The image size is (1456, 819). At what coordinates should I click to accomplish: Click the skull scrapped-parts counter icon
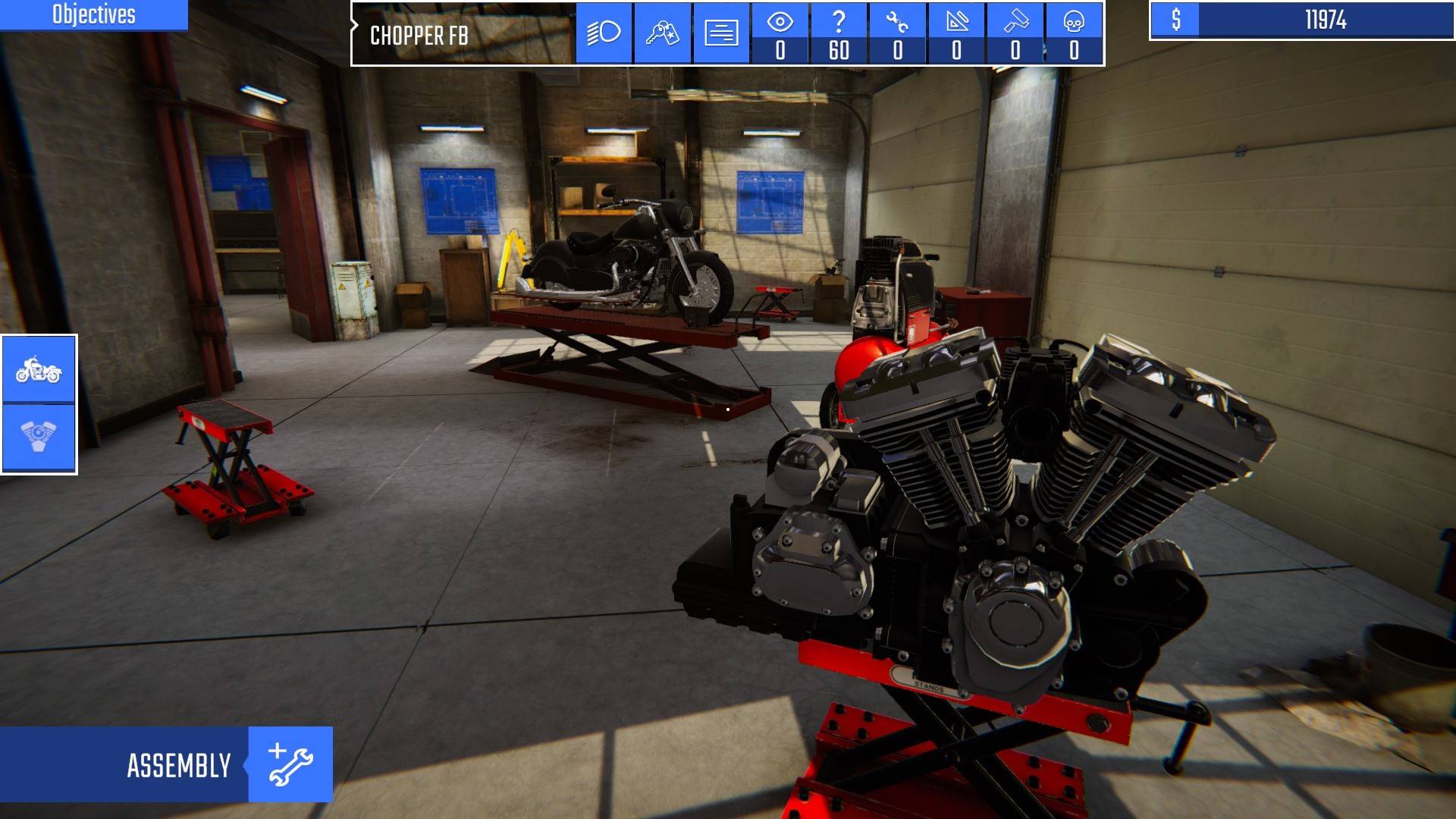(1072, 23)
